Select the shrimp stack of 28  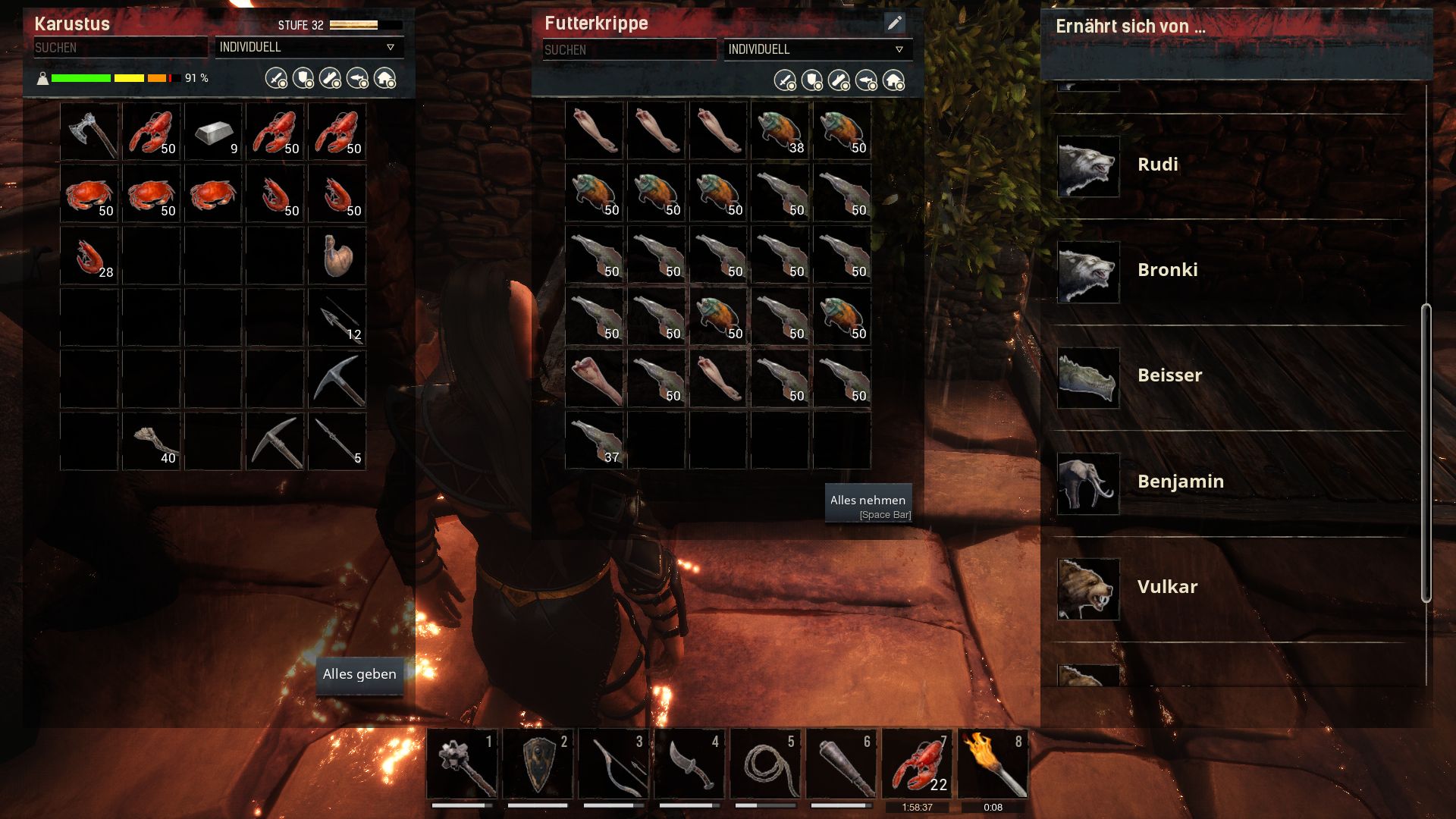89,256
